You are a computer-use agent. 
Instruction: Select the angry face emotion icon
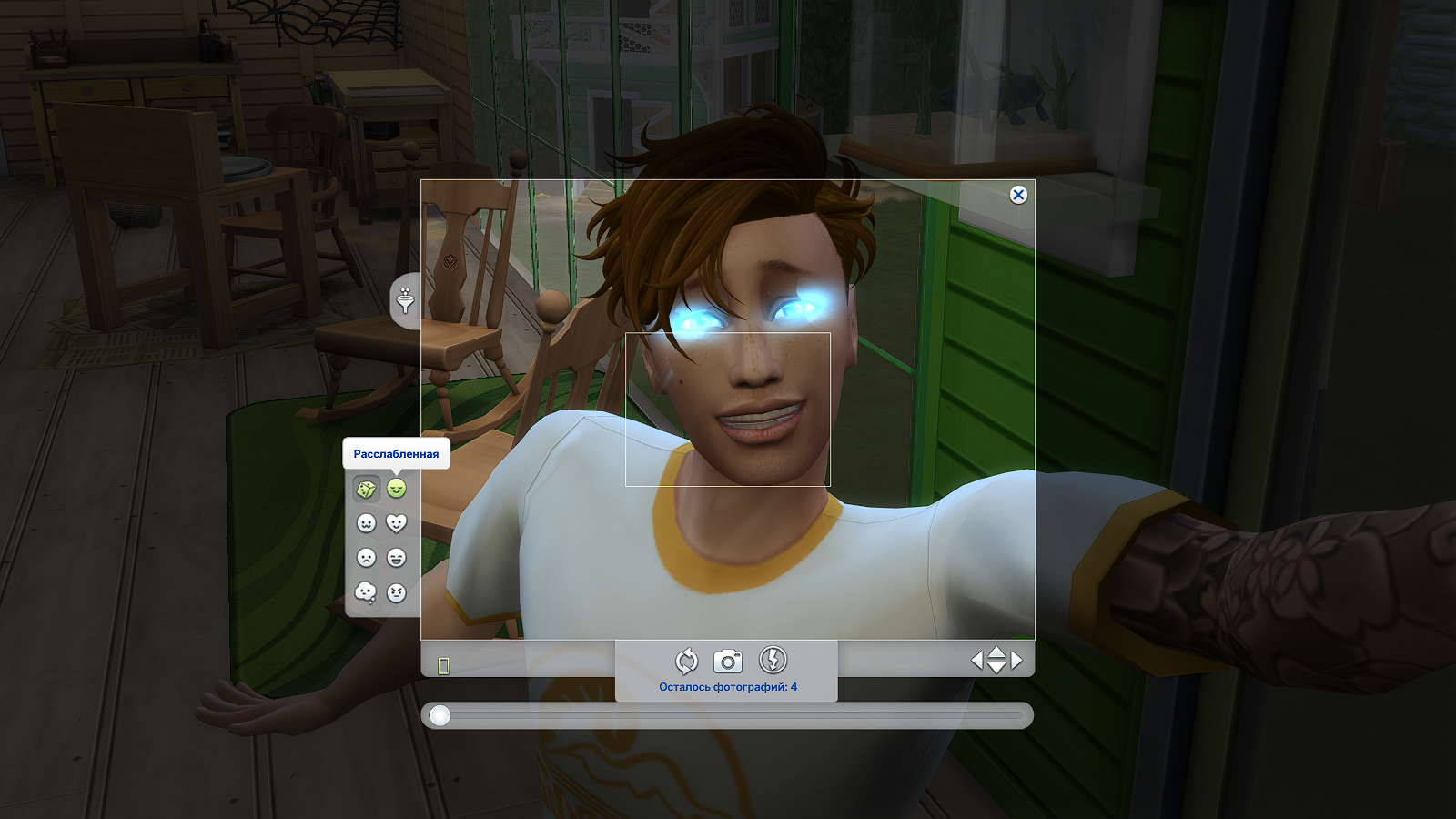396,590
